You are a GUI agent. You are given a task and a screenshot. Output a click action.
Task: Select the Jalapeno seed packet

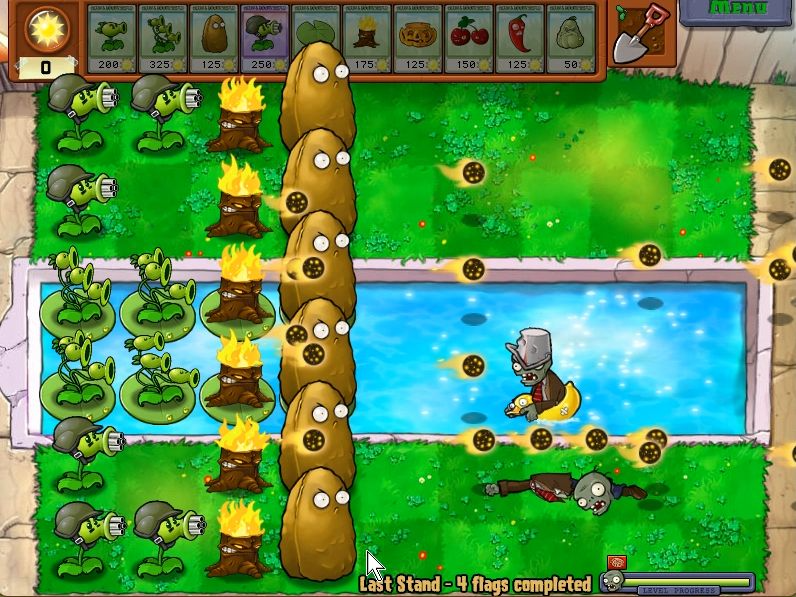point(520,38)
